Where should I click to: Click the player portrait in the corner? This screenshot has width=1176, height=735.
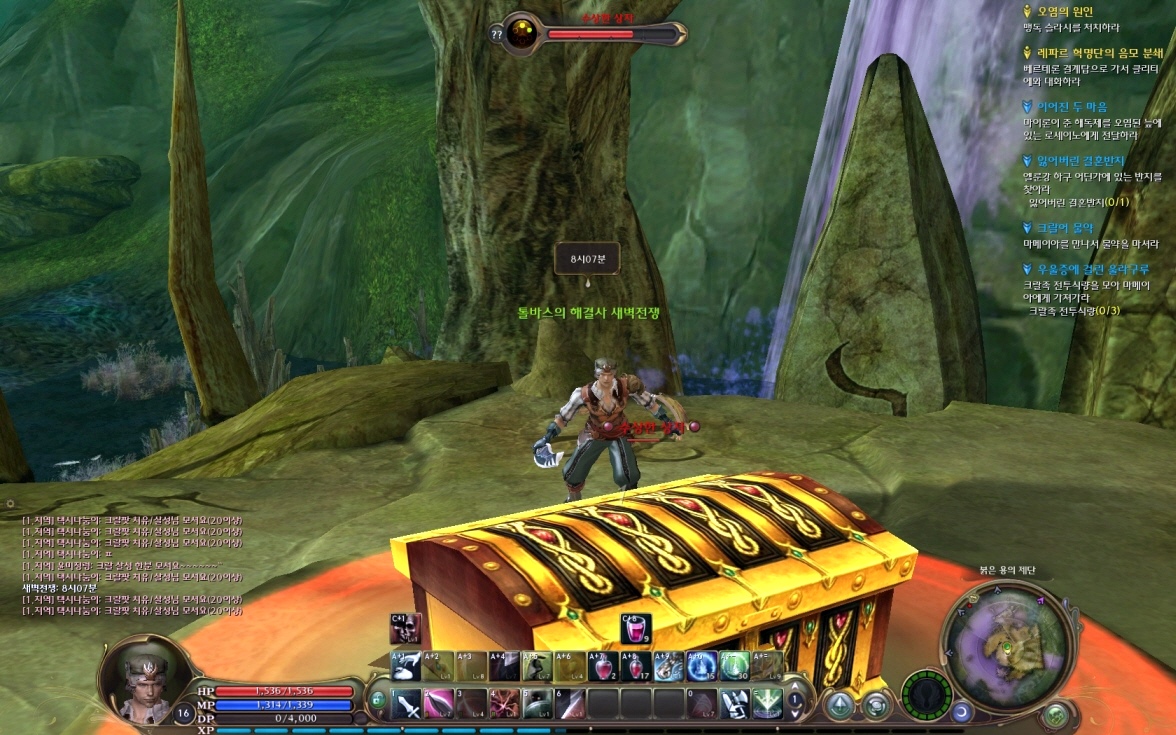(x=145, y=679)
